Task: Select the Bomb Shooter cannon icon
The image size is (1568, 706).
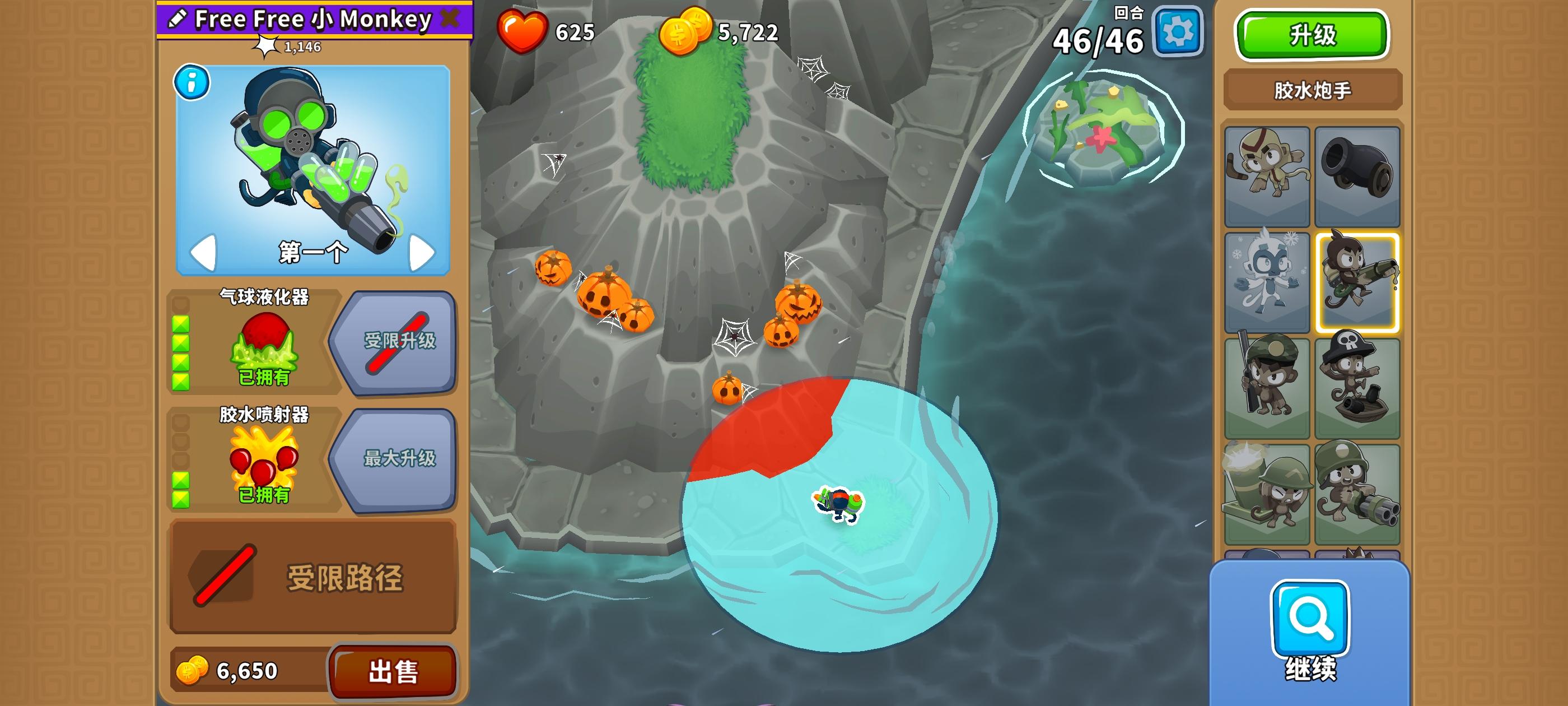Action: coord(1359,176)
